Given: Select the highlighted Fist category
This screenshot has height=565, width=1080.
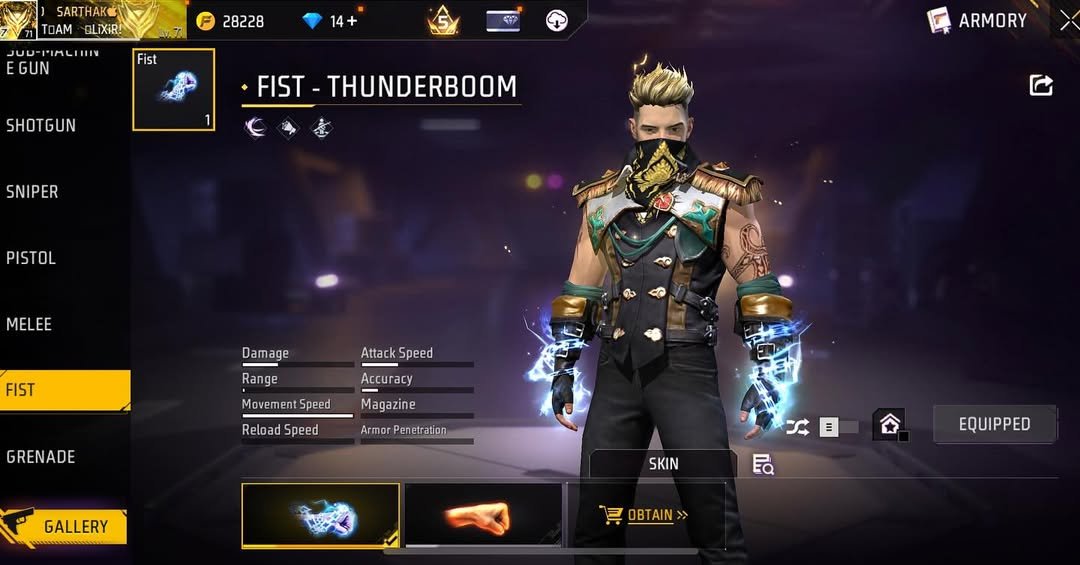Looking at the screenshot, I should click(x=64, y=390).
